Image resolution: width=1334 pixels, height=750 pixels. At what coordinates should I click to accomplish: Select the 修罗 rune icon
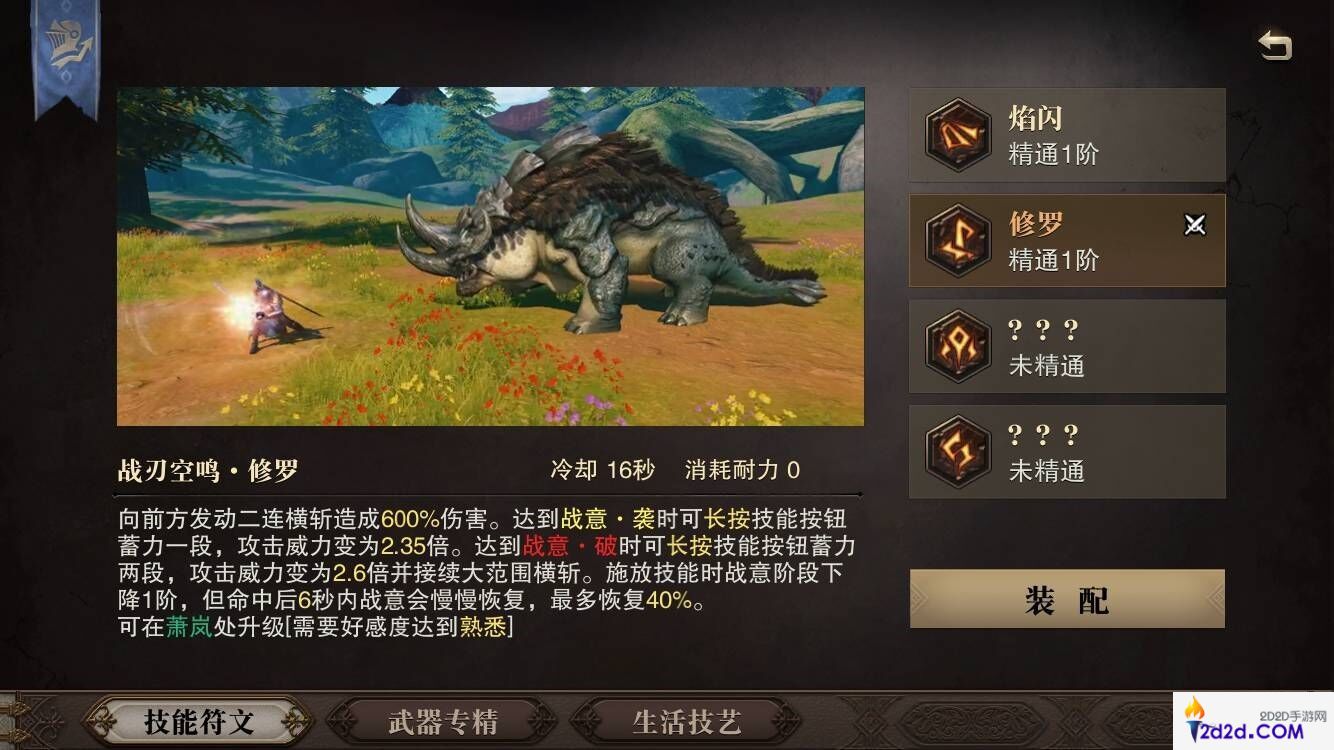point(957,240)
